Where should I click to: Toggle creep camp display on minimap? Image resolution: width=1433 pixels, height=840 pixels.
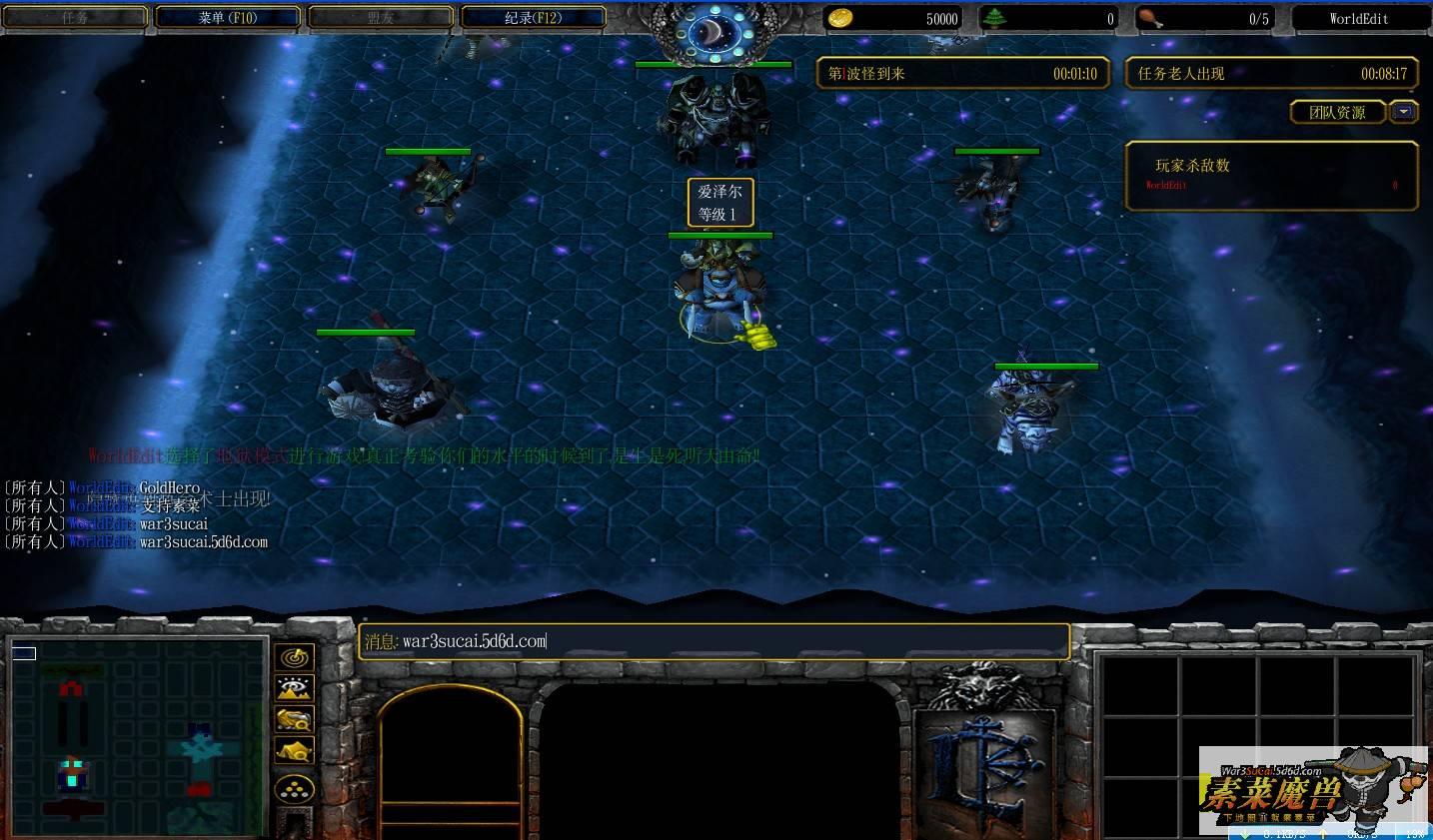294,750
